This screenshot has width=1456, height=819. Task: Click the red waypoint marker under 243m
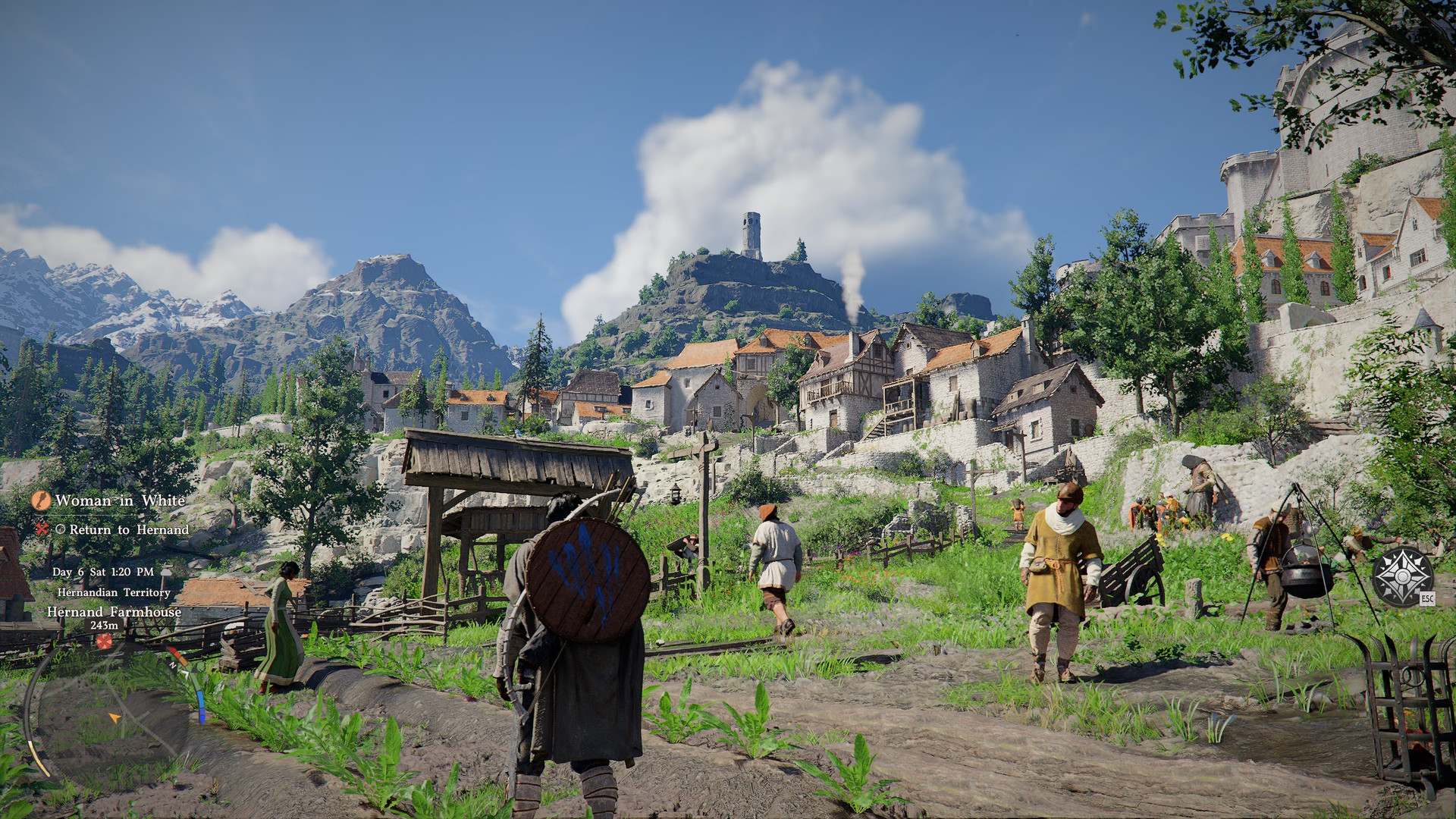pyautogui.click(x=104, y=642)
